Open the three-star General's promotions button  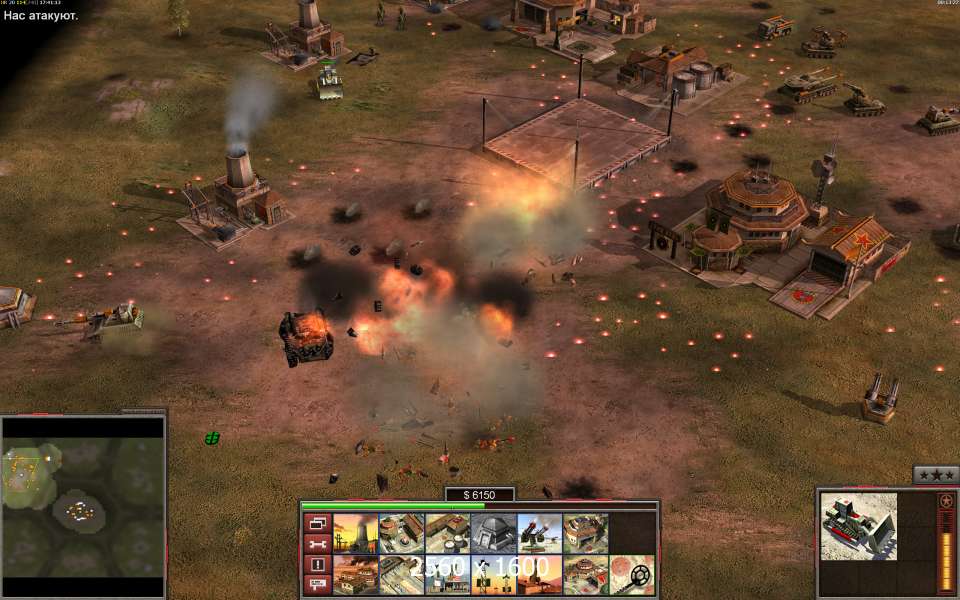pos(936,475)
